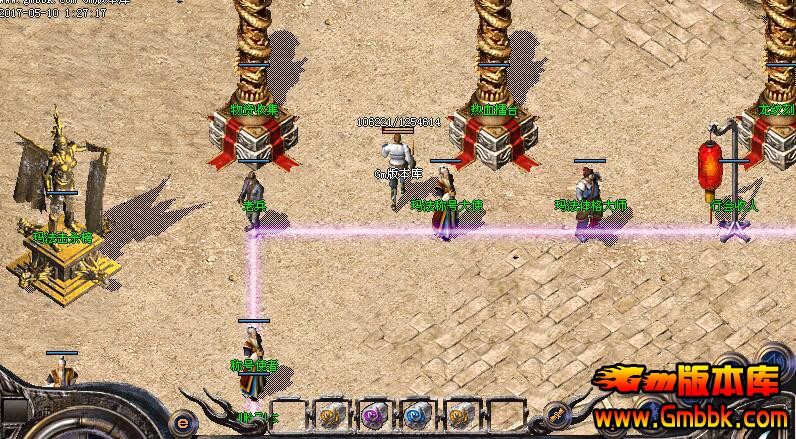Image resolution: width=796 pixels, height=439 pixels.
Task: Use the blue swirl scroll in the belt
Action: (x=415, y=414)
